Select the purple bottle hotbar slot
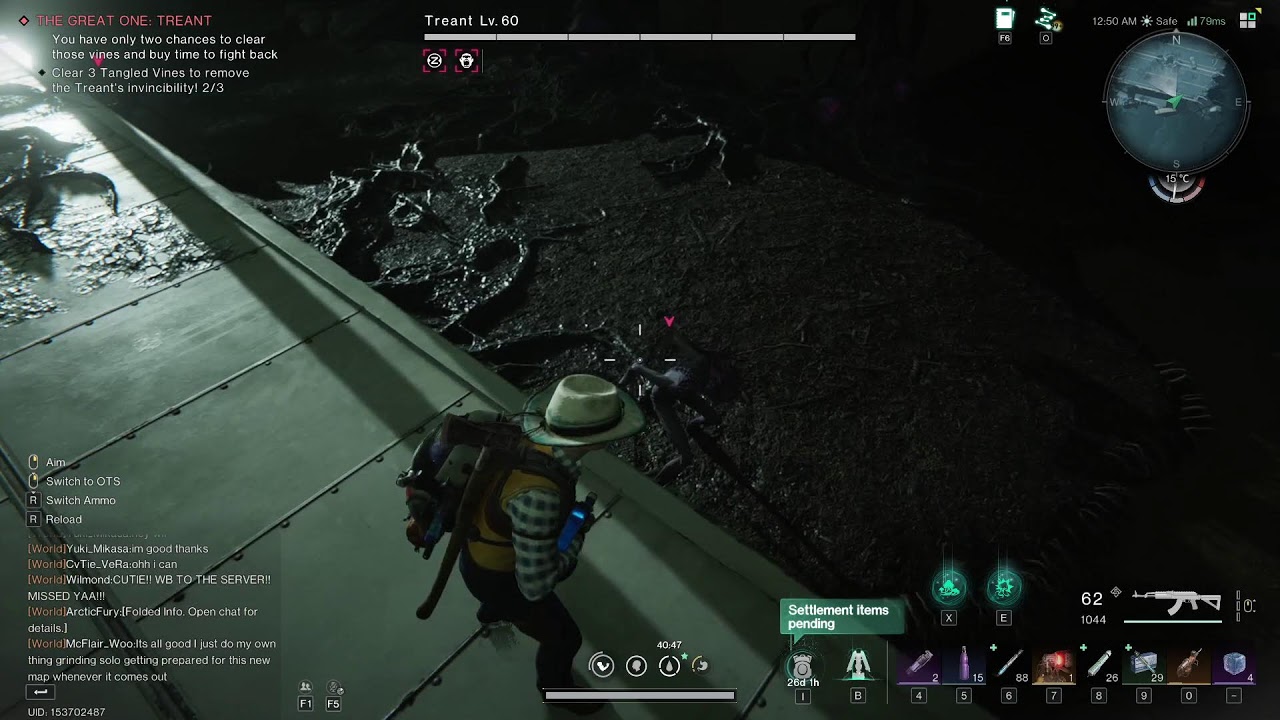Viewport: 1280px width, 720px height. pyautogui.click(x=964, y=665)
